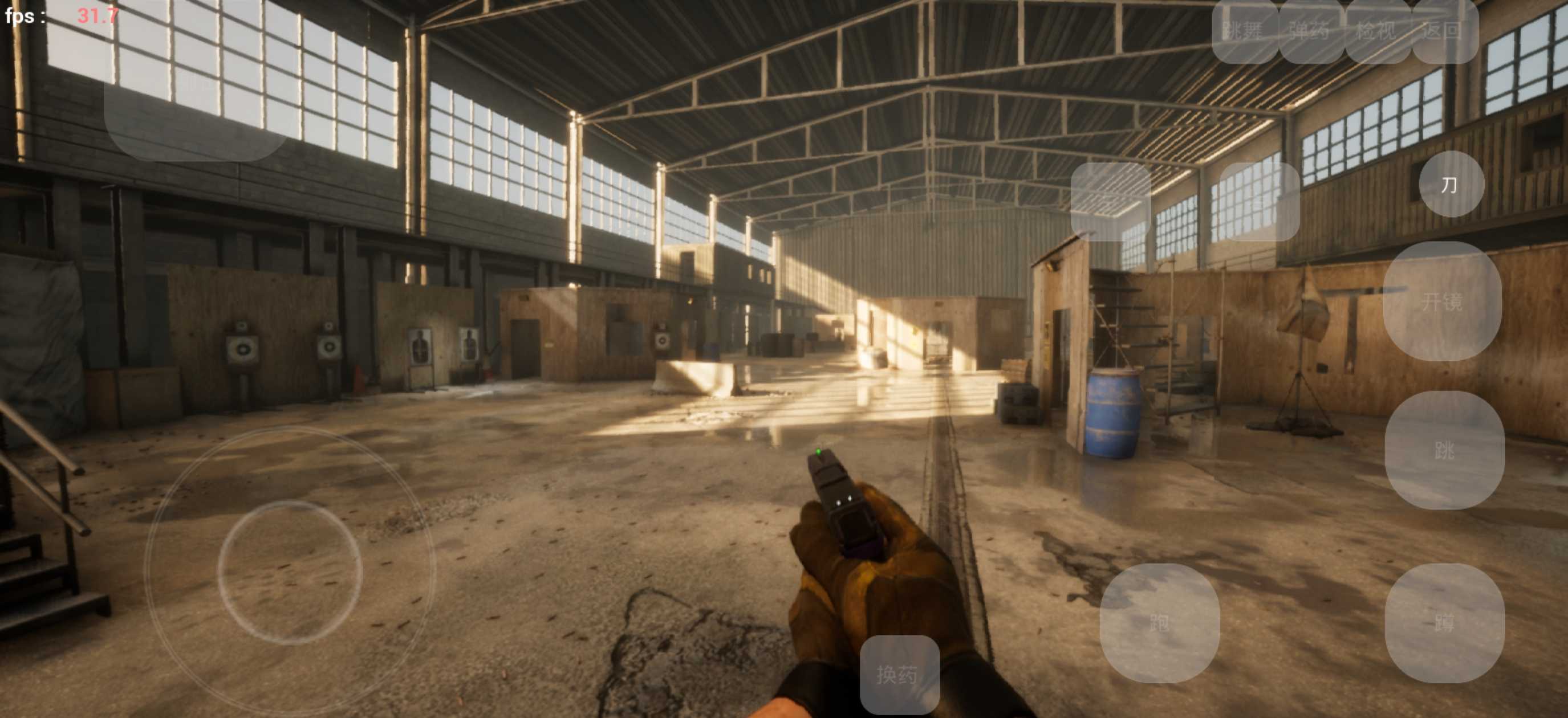Aim down sights with 开镜 button
The image size is (1568, 718).
[1441, 301]
